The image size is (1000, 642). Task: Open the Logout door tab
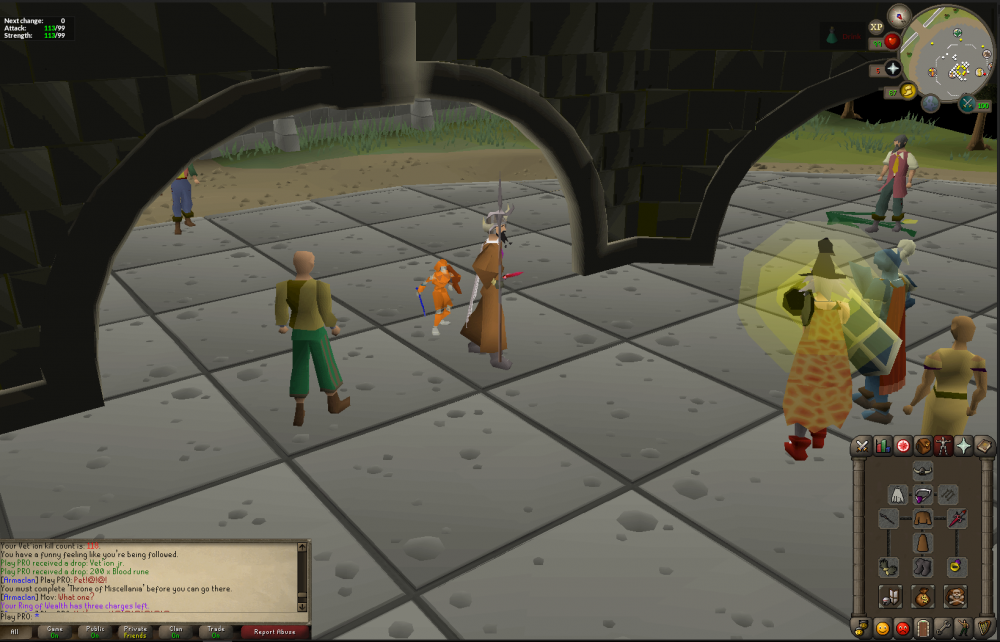click(x=923, y=628)
